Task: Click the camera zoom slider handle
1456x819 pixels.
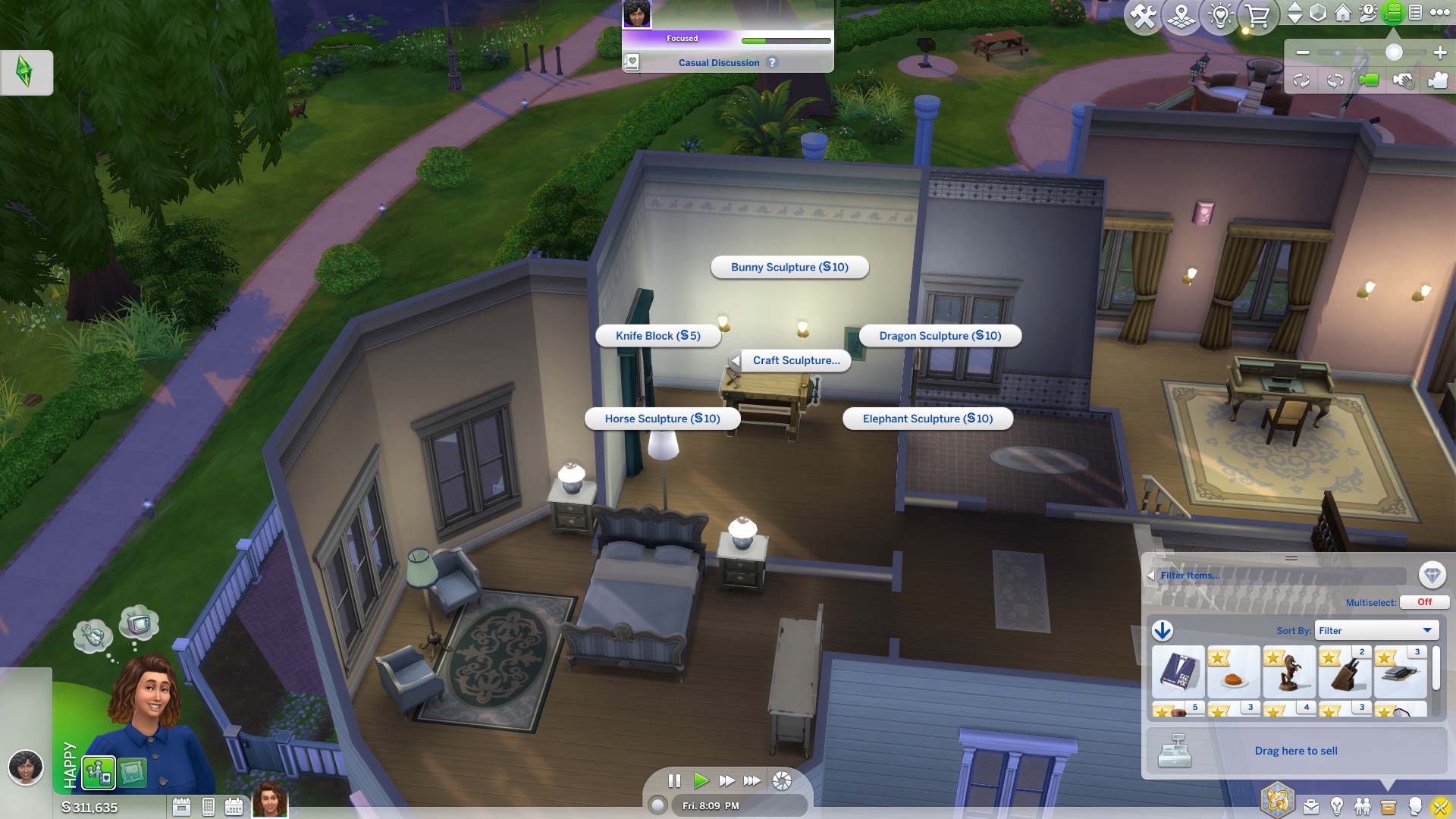Action: click(1394, 52)
